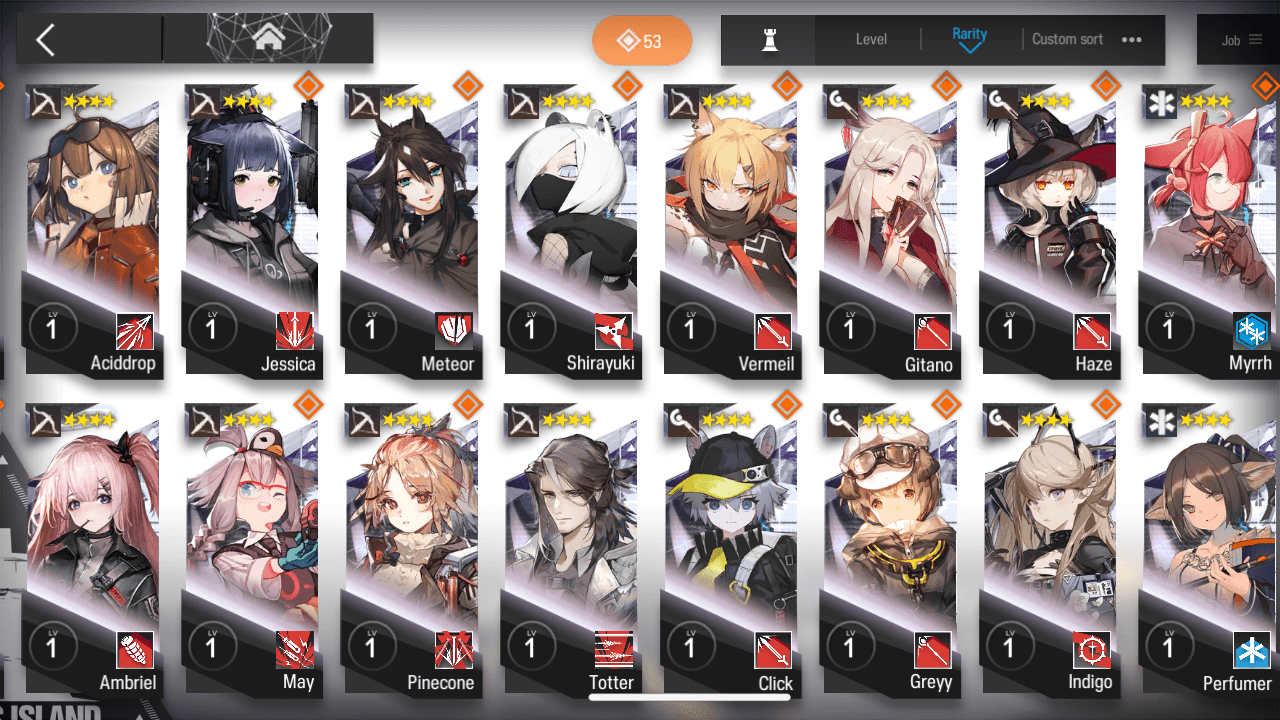
Task: Sort operators by Level
Action: click(871, 40)
